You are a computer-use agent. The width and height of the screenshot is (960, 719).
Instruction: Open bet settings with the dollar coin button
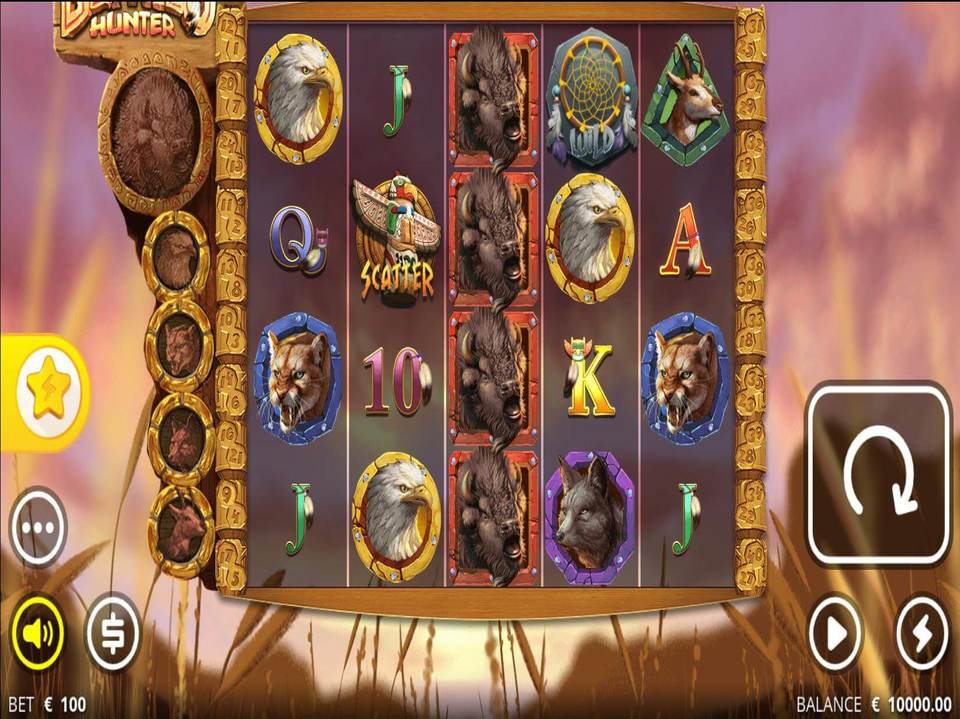(x=112, y=632)
